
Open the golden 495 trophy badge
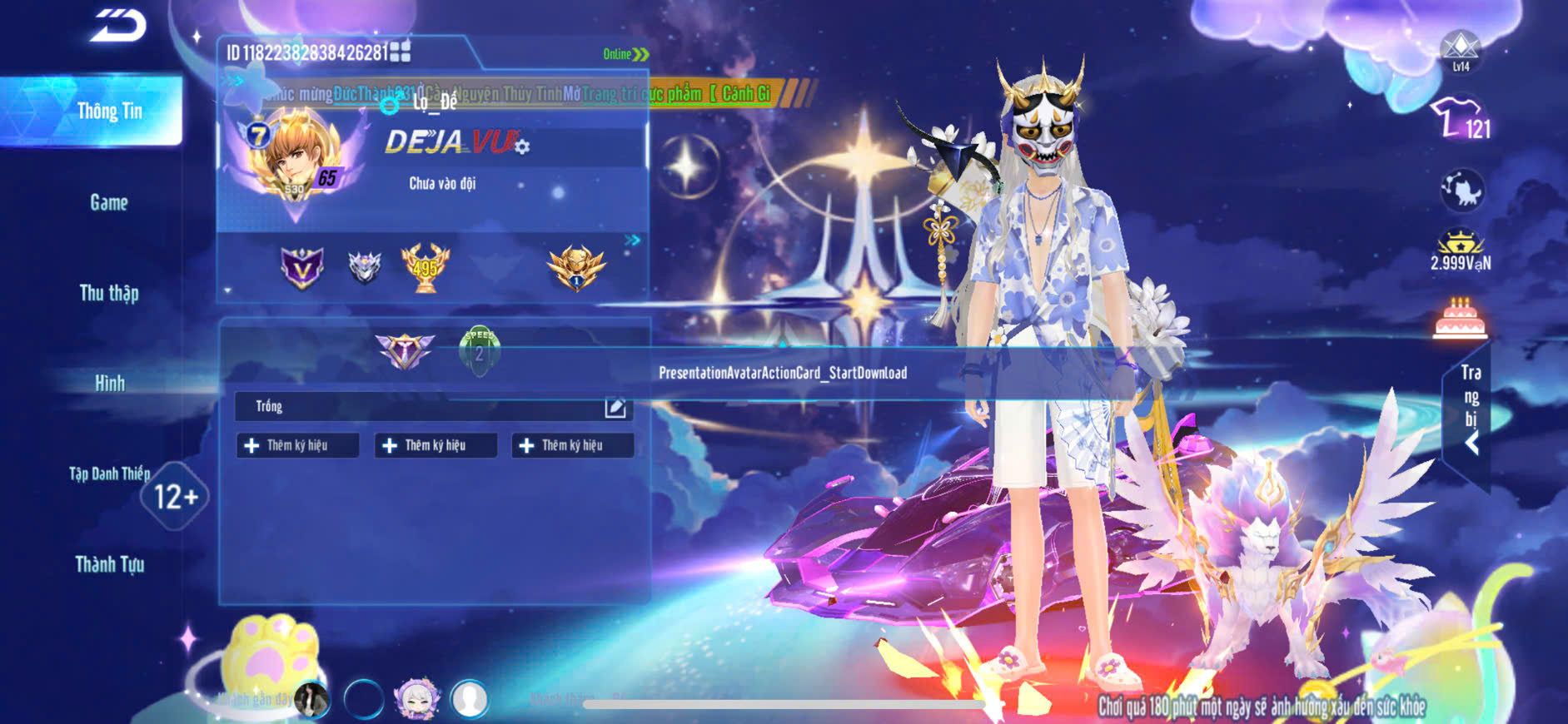[425, 268]
